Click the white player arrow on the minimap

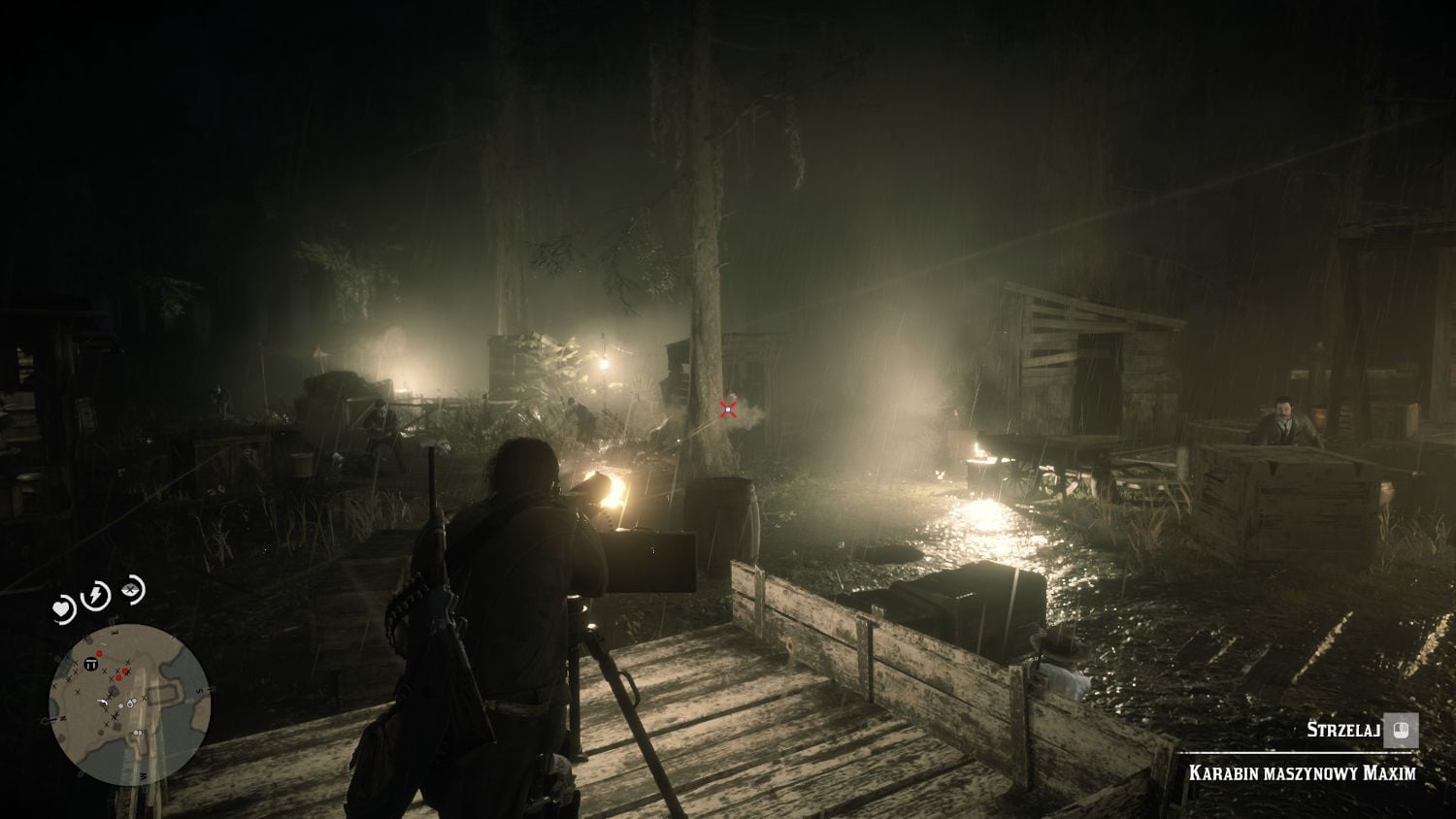click(103, 704)
